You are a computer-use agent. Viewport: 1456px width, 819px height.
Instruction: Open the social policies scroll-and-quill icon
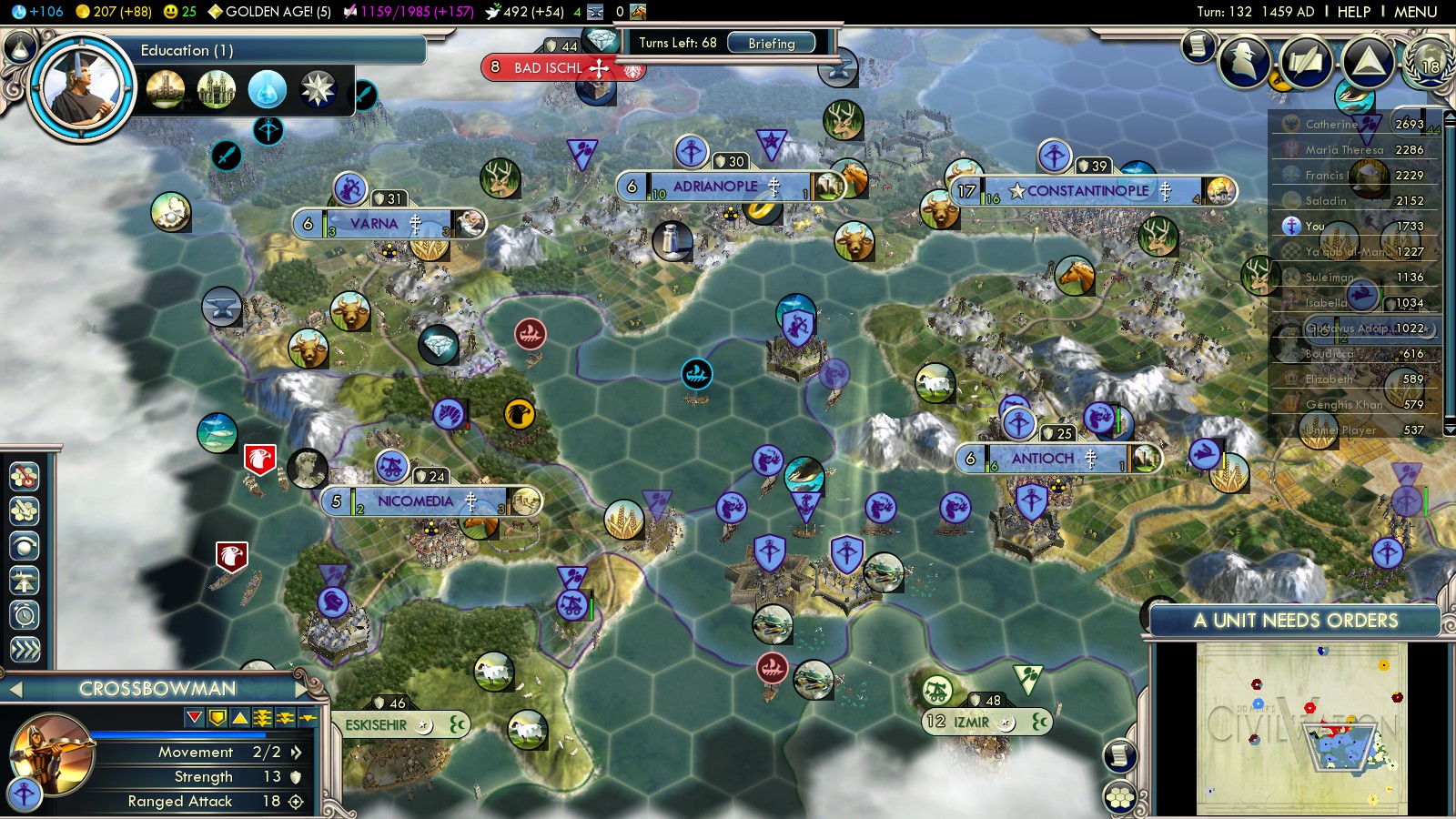coord(1305,61)
